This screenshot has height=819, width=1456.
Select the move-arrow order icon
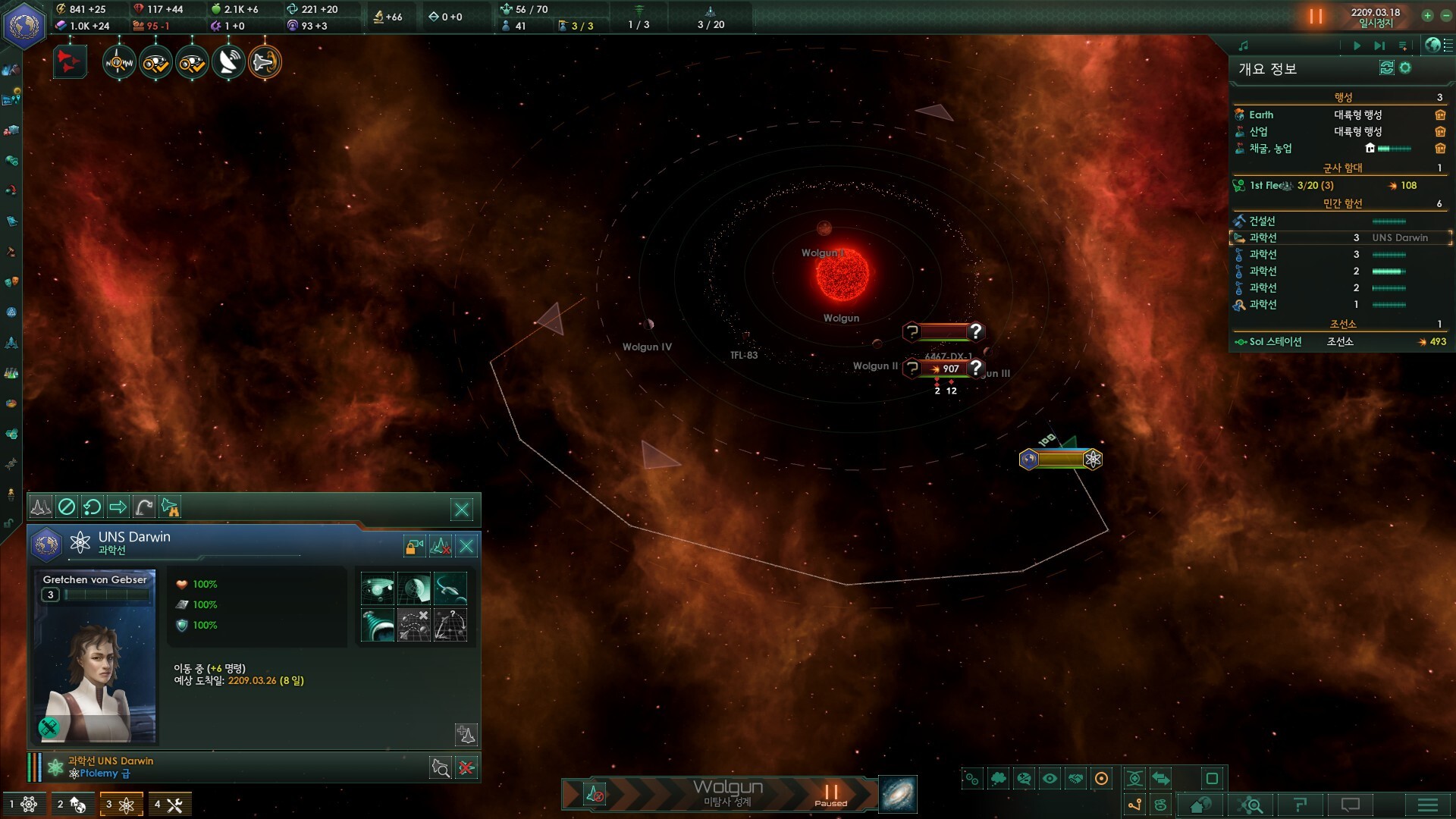(x=118, y=507)
